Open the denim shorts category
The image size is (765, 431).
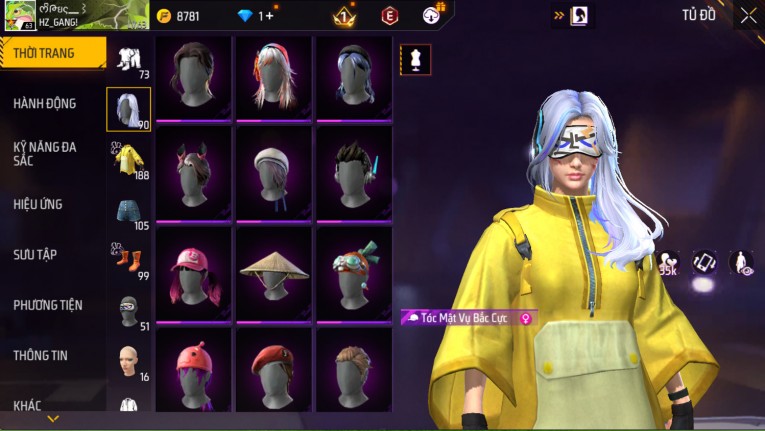point(129,210)
